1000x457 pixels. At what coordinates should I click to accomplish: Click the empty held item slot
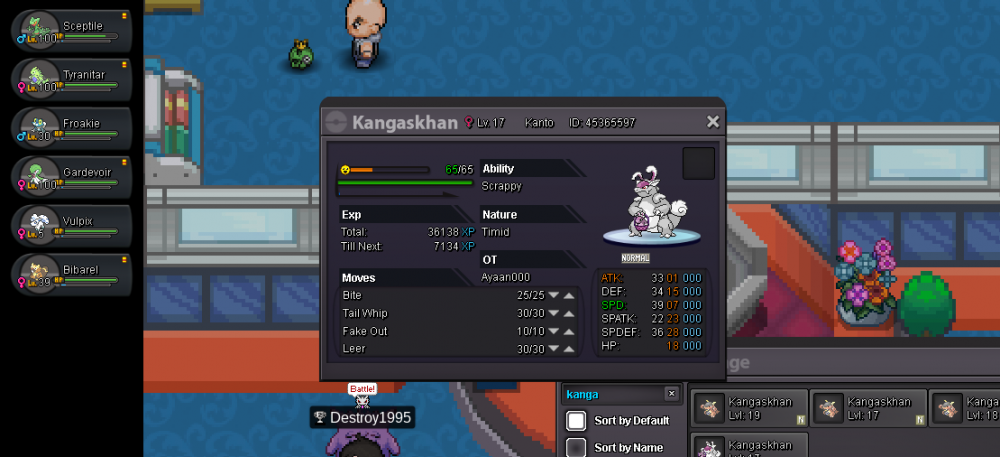click(x=698, y=163)
